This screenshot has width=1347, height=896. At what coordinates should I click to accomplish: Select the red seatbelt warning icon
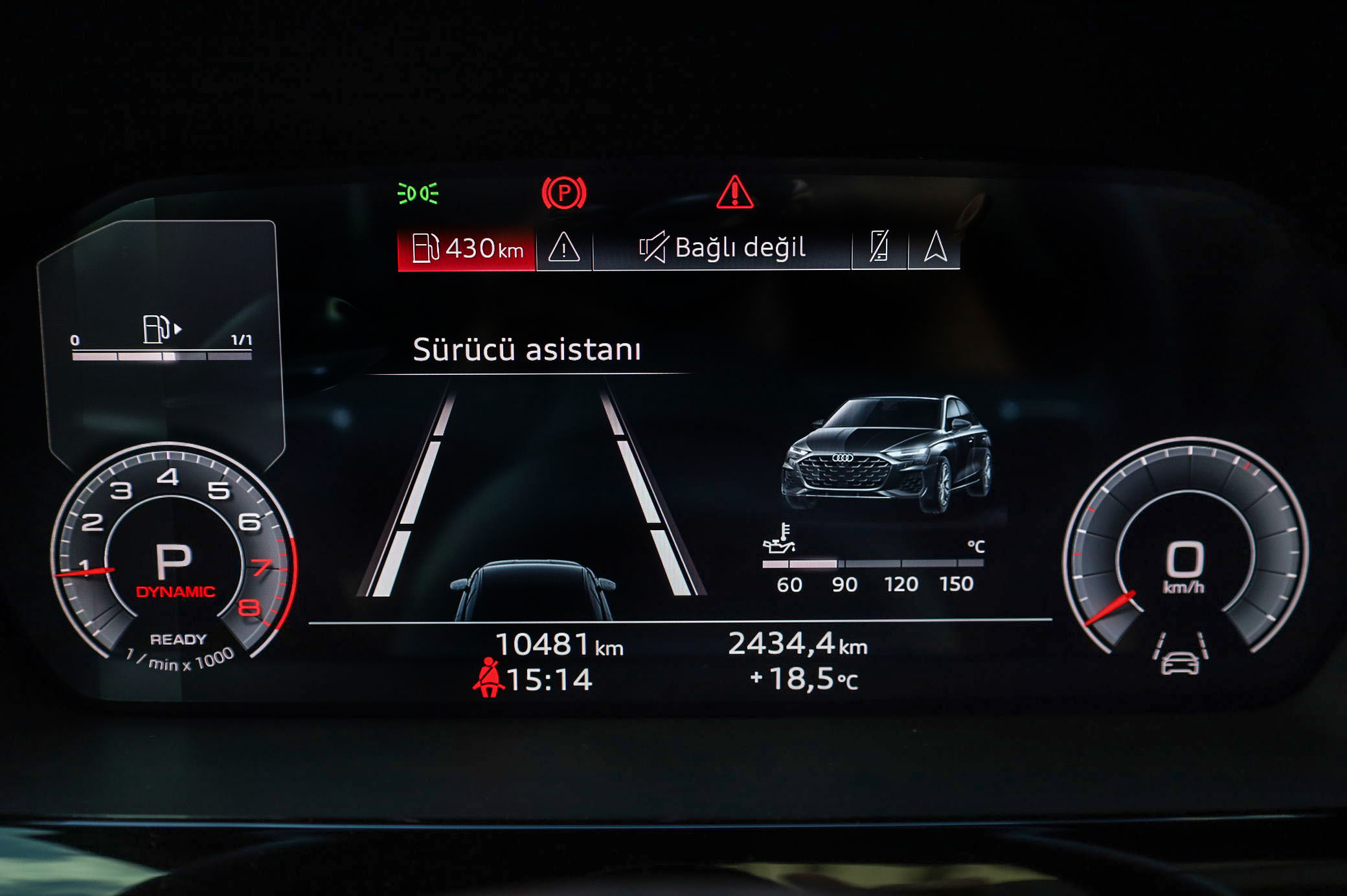tap(489, 678)
